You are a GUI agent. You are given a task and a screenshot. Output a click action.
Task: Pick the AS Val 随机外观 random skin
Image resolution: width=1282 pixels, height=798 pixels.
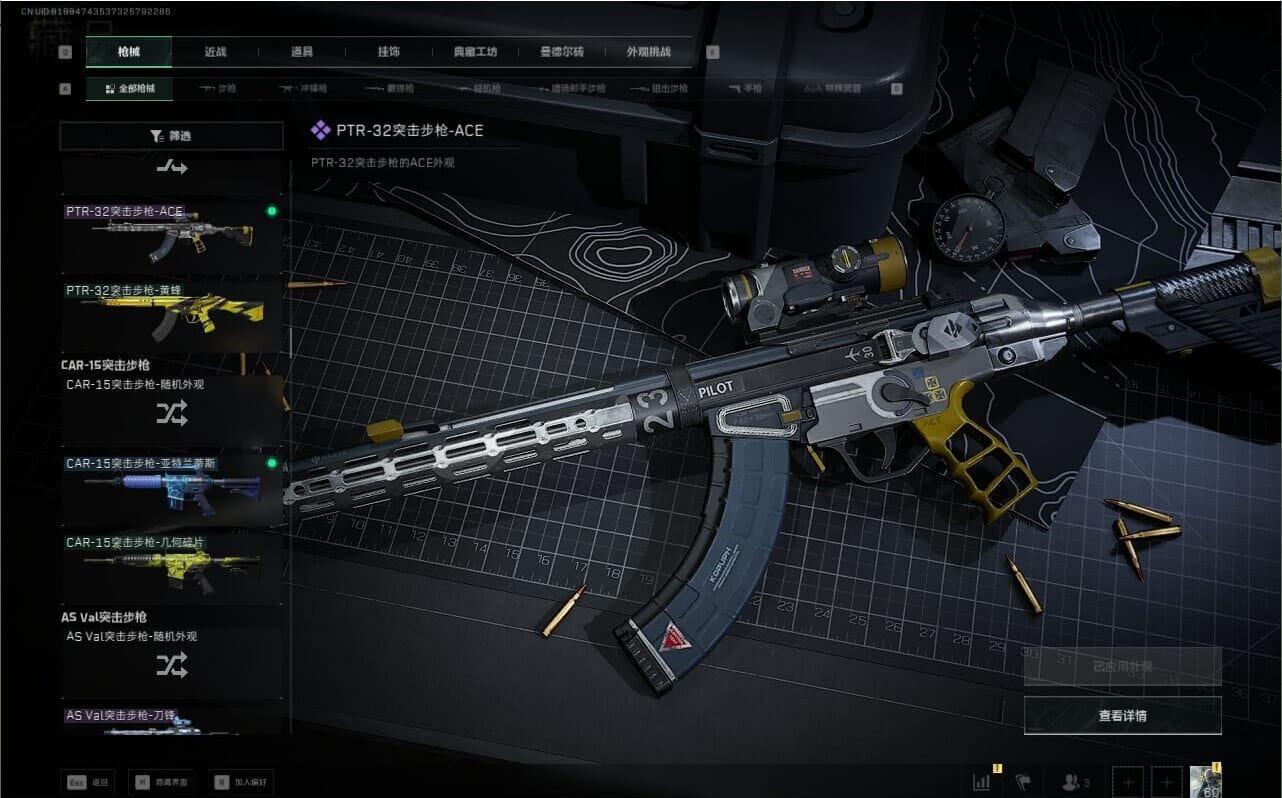[x=171, y=662]
